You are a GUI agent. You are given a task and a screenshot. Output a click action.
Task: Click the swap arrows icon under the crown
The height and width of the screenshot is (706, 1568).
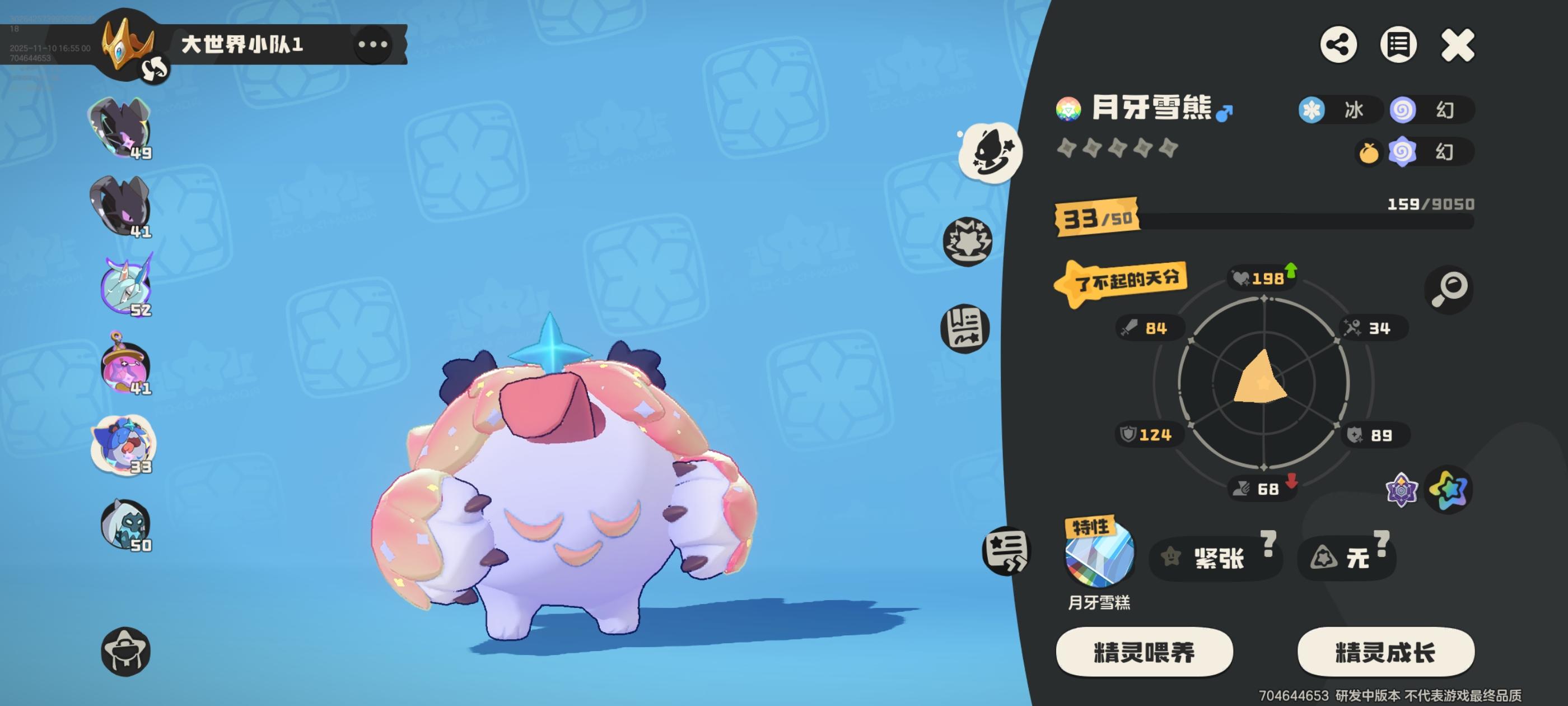pyautogui.click(x=155, y=69)
